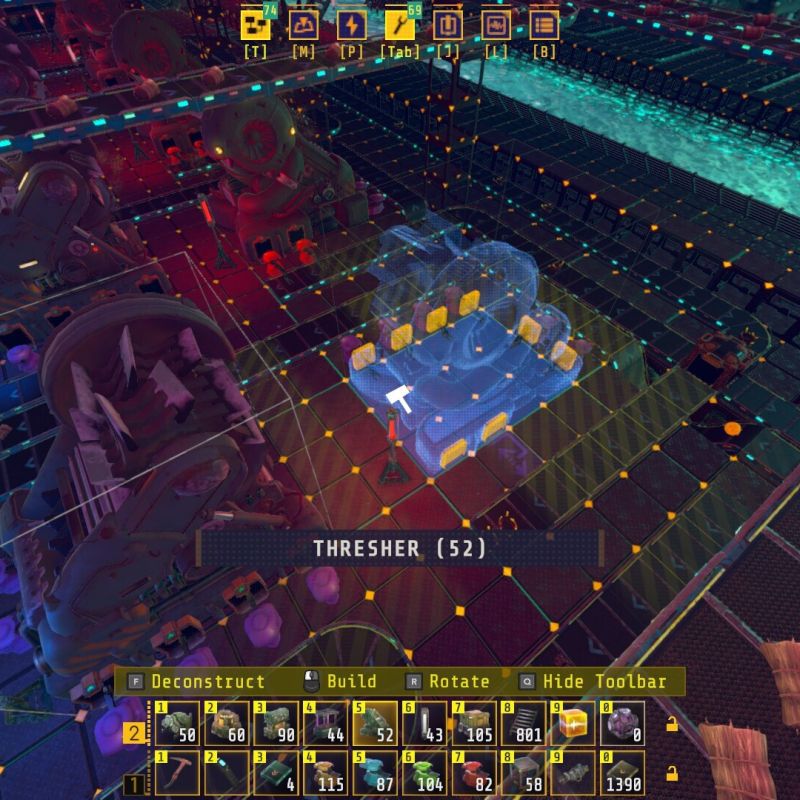The width and height of the screenshot is (800, 800).
Task: Open the map icon in top bar
Action: 304,25
